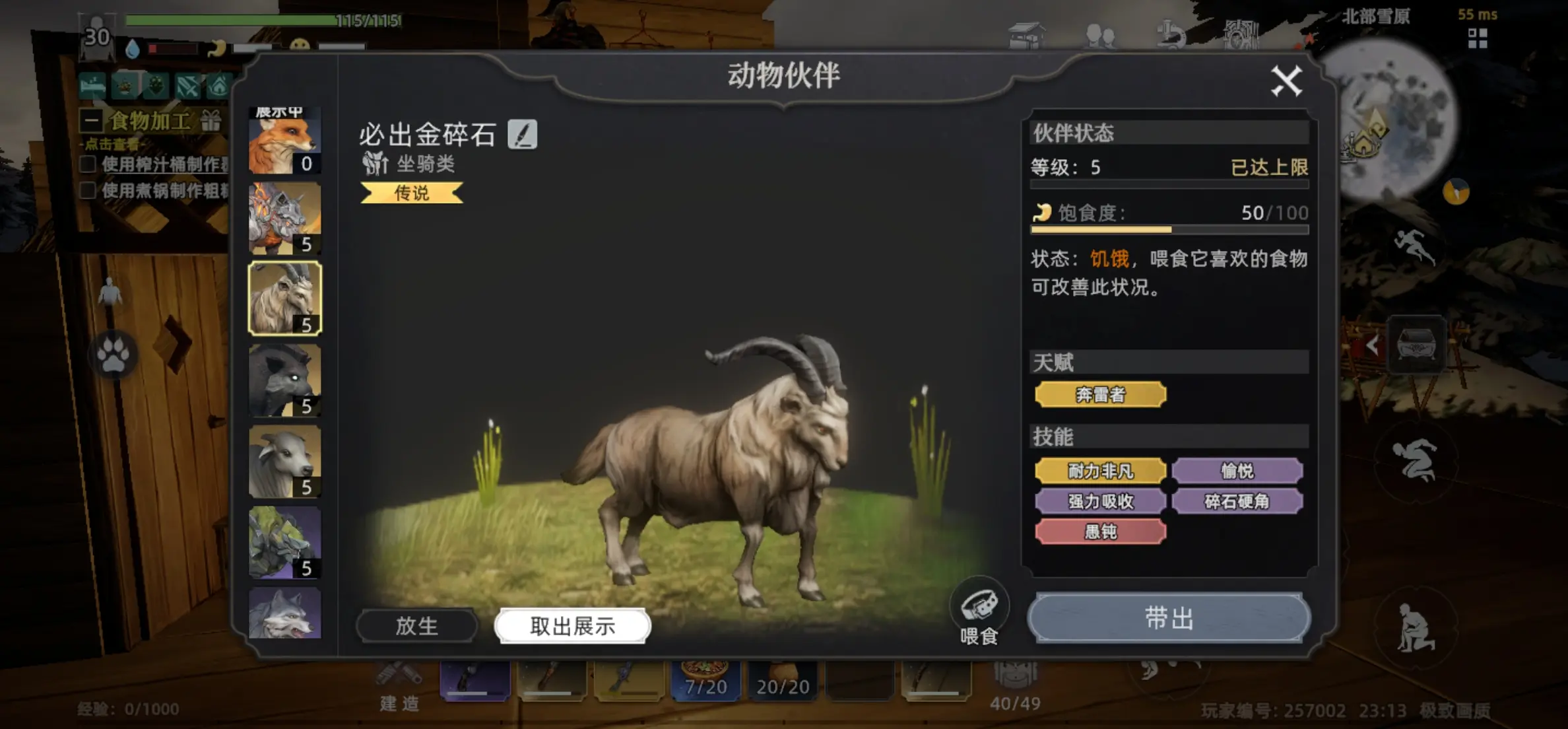Edit the pet name with the pencil icon

pyautogui.click(x=523, y=135)
